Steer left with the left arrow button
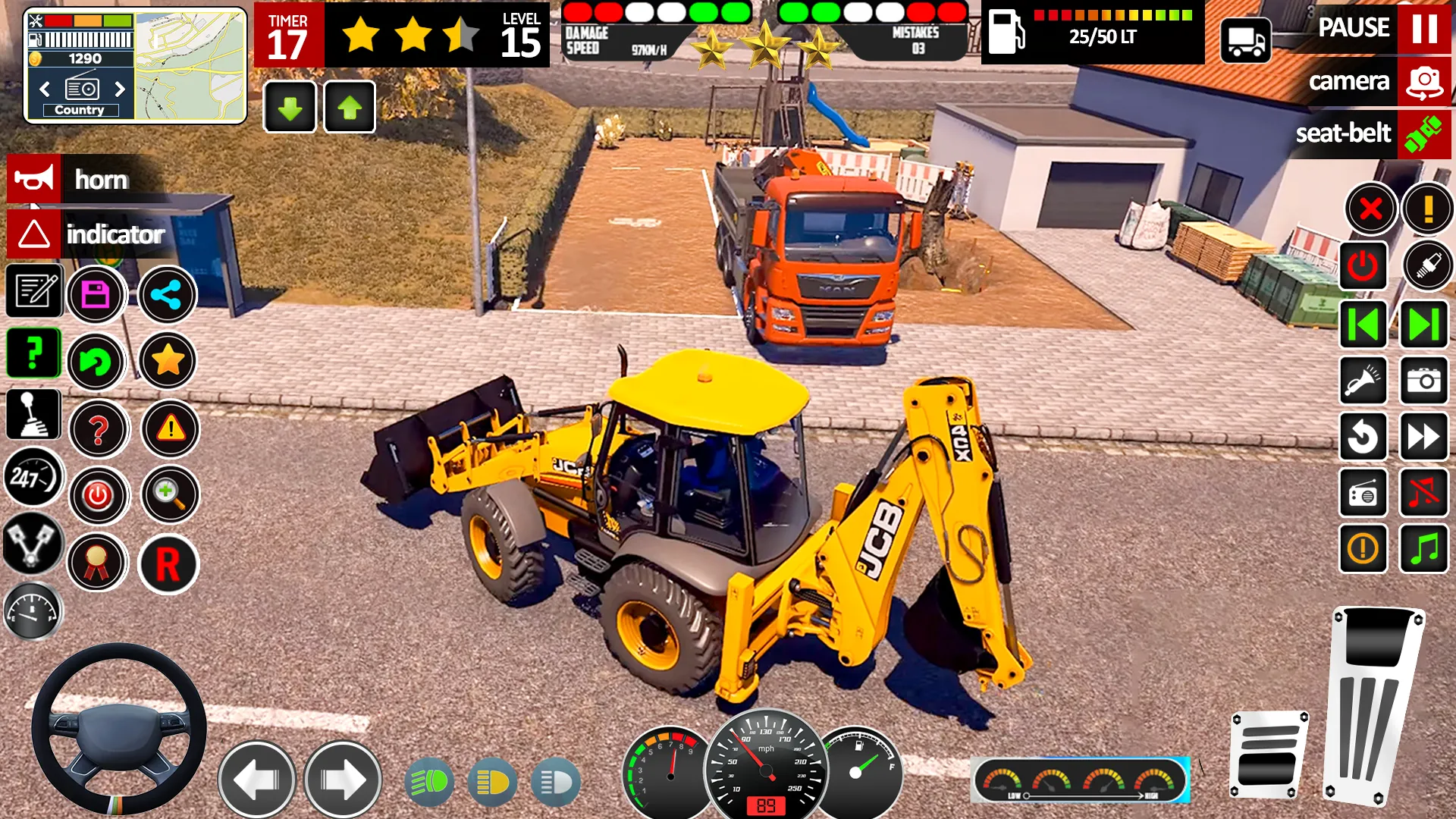 tap(256, 780)
